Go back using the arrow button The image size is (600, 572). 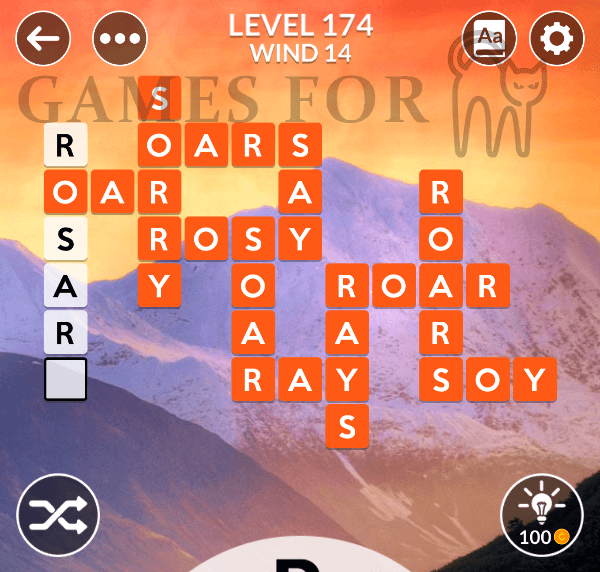[x=43, y=40]
